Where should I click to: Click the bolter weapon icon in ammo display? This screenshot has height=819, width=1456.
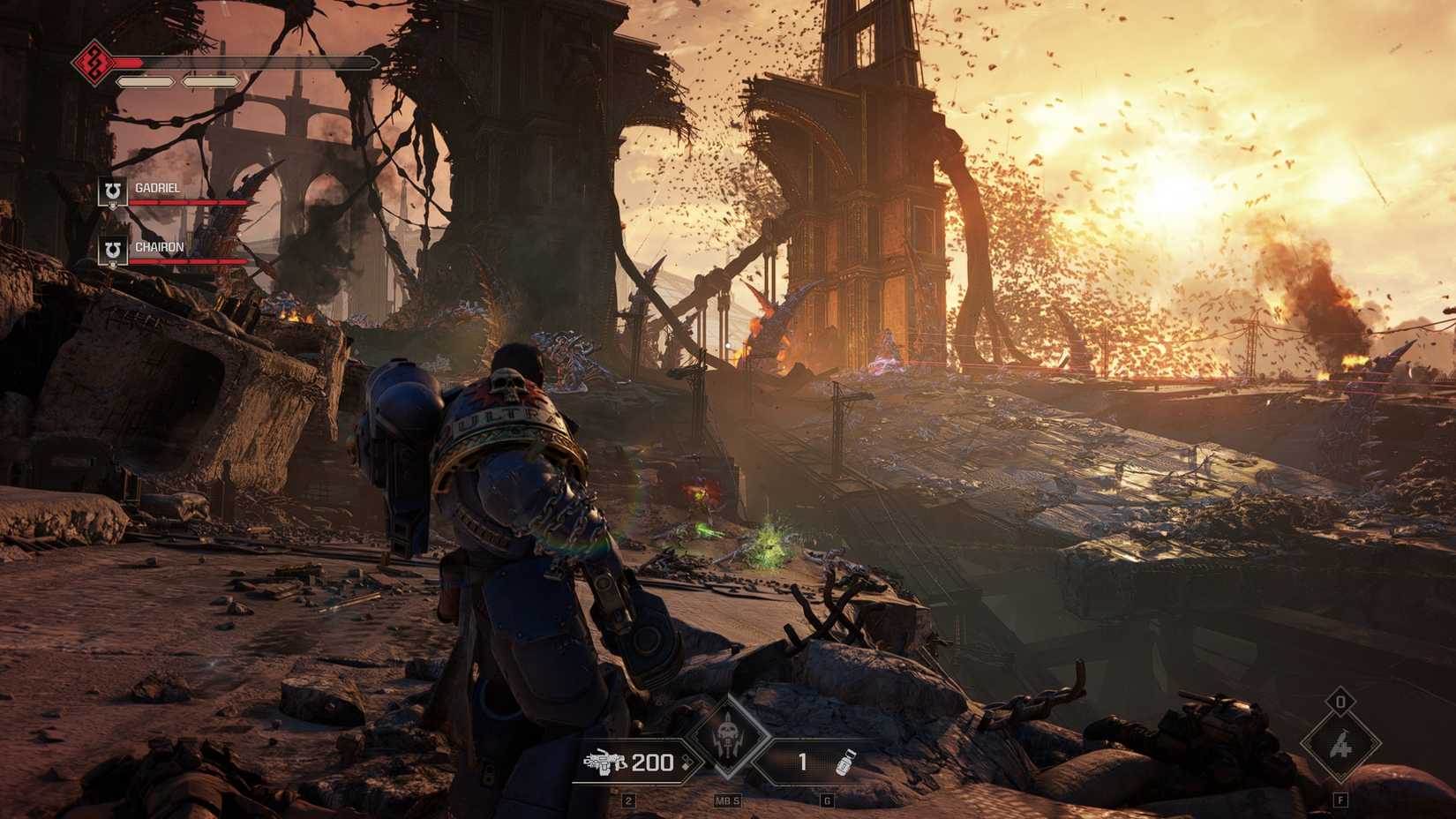point(605,761)
